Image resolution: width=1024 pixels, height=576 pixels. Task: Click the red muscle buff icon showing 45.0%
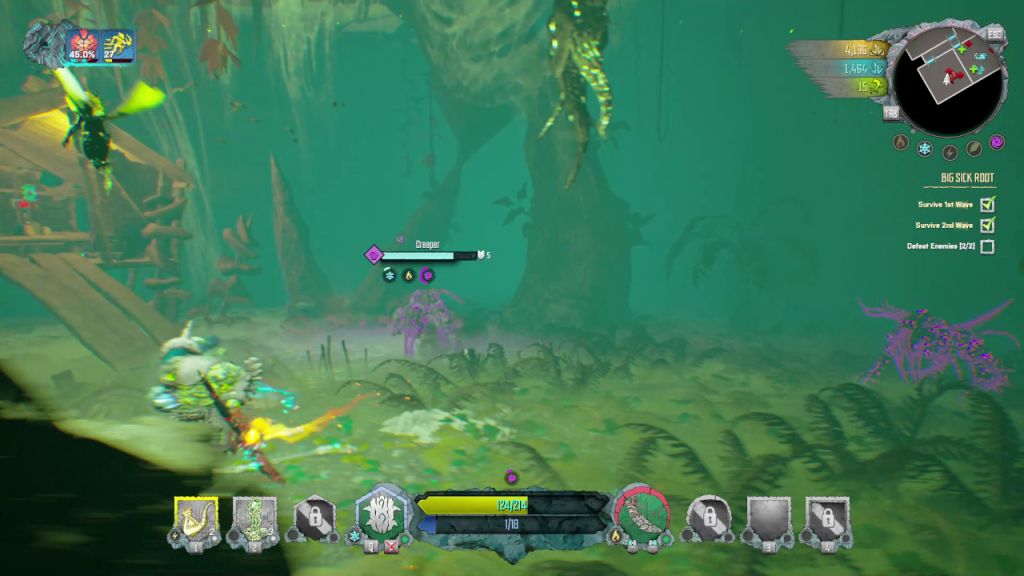click(82, 45)
